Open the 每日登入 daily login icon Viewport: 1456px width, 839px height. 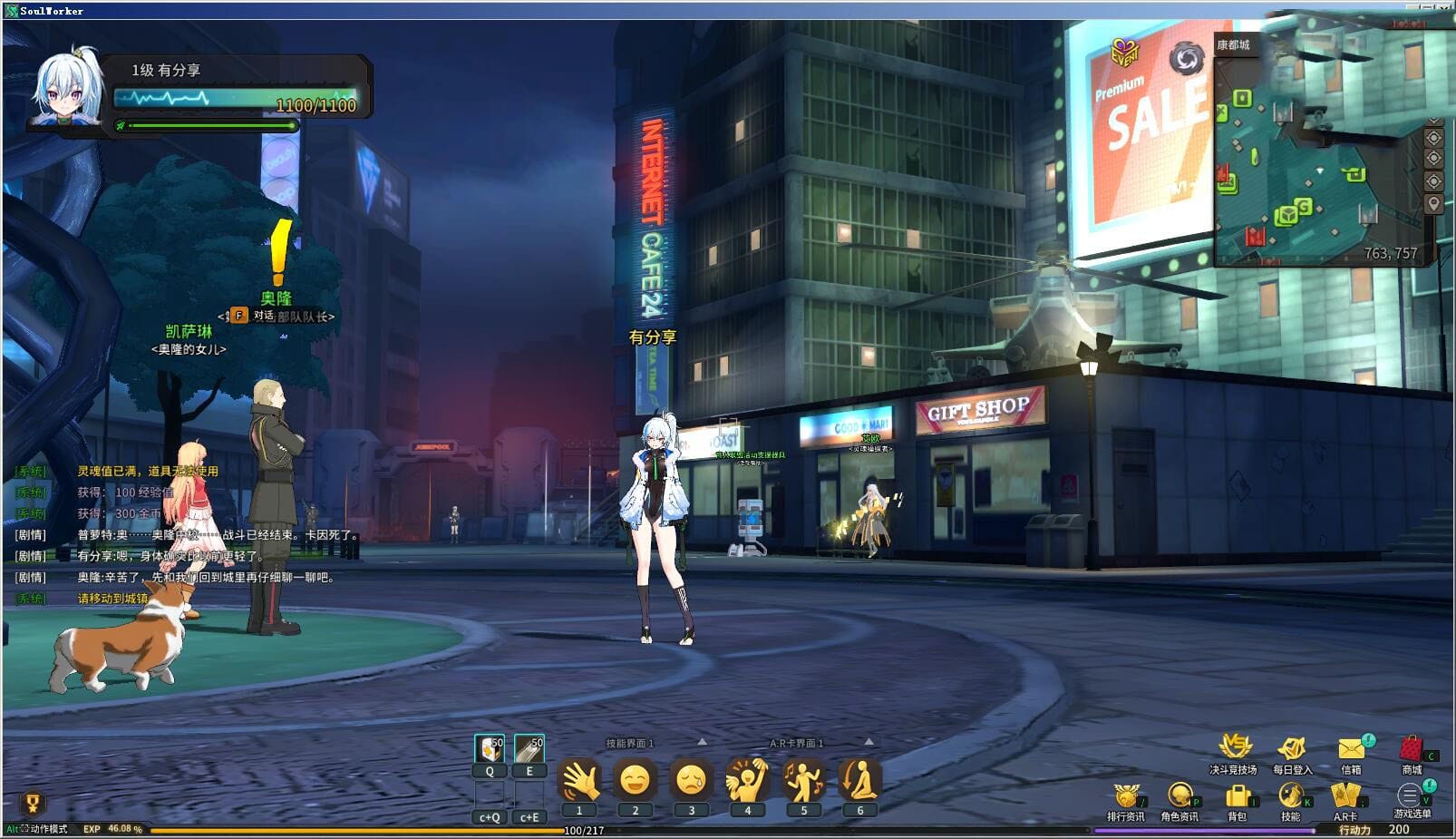coord(1292,749)
